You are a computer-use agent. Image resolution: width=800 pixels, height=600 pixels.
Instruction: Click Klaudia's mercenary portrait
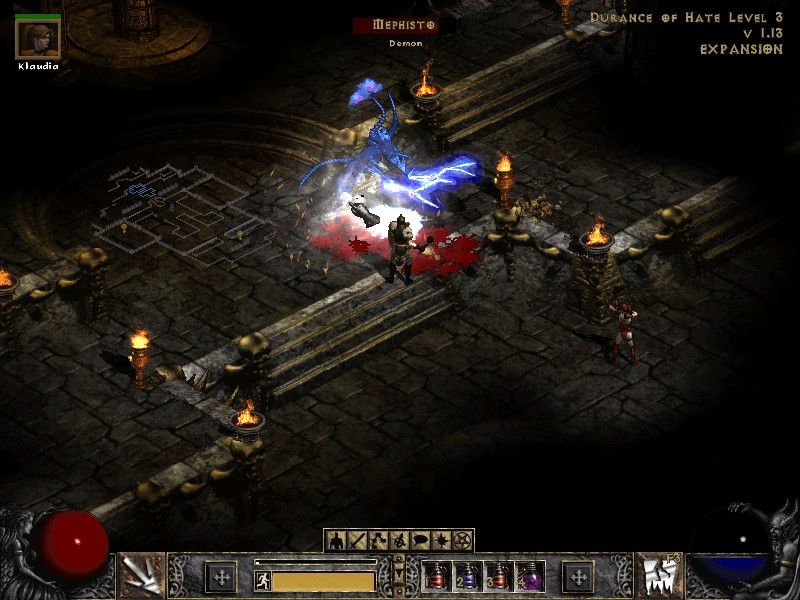coord(38,39)
